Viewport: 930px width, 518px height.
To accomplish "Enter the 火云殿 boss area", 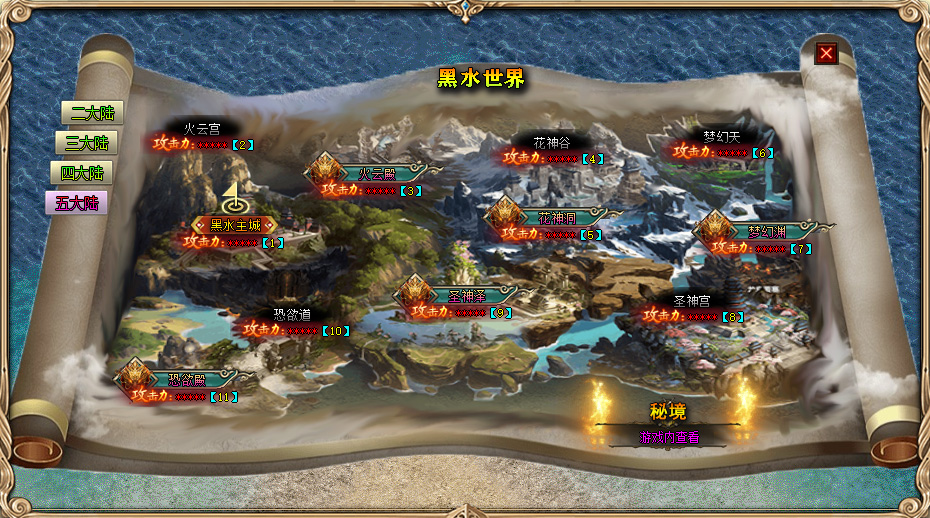I will click(378, 174).
